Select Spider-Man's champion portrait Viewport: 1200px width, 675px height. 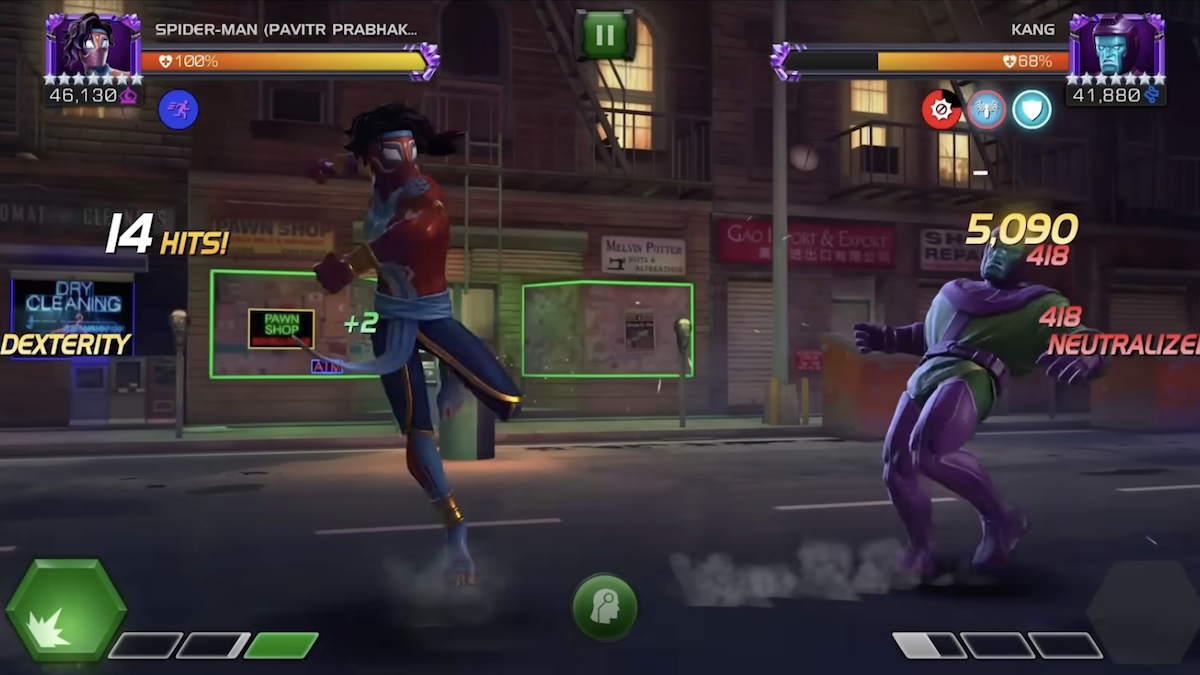(x=93, y=44)
